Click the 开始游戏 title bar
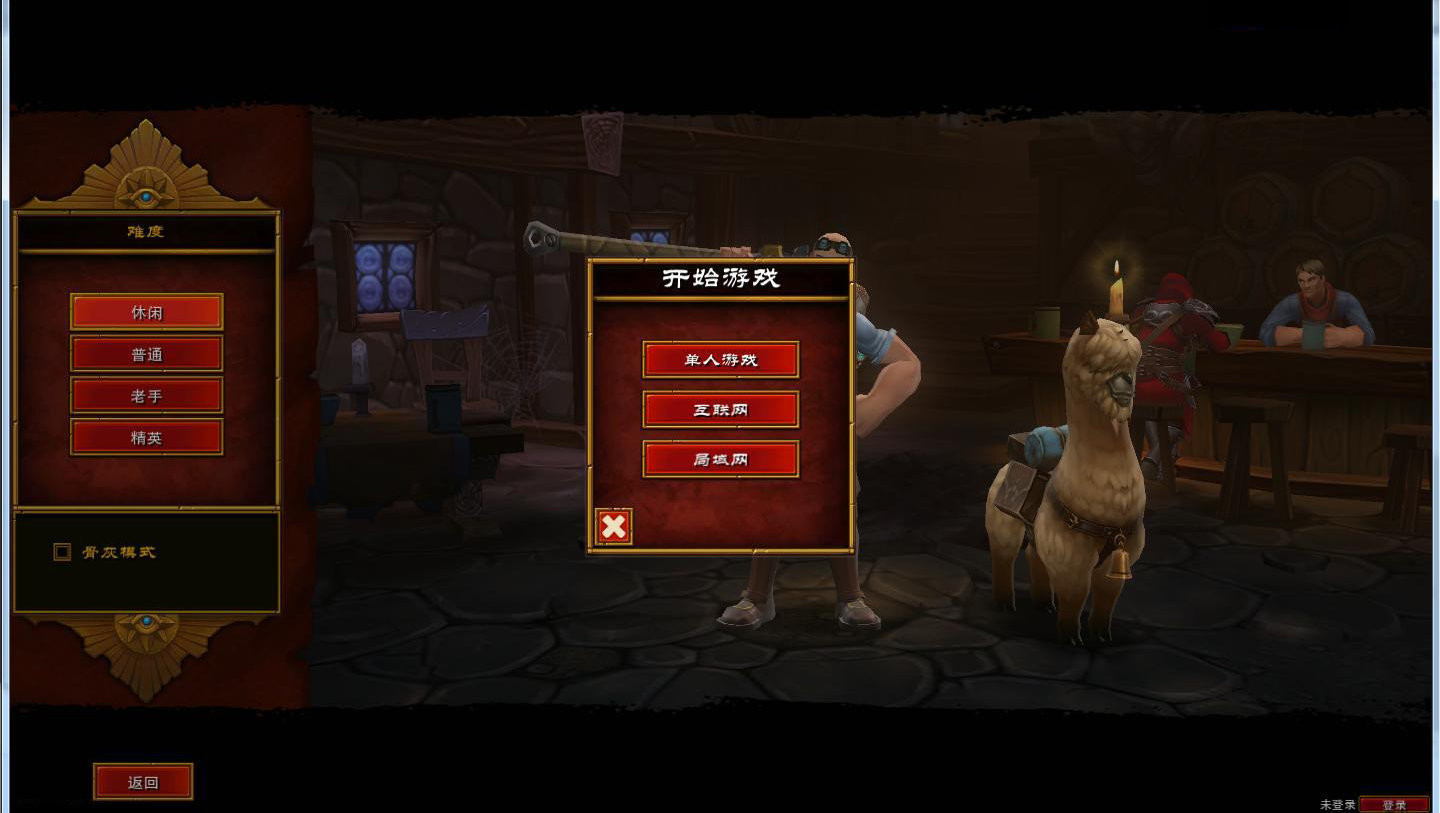The image size is (1440, 813). (x=721, y=277)
